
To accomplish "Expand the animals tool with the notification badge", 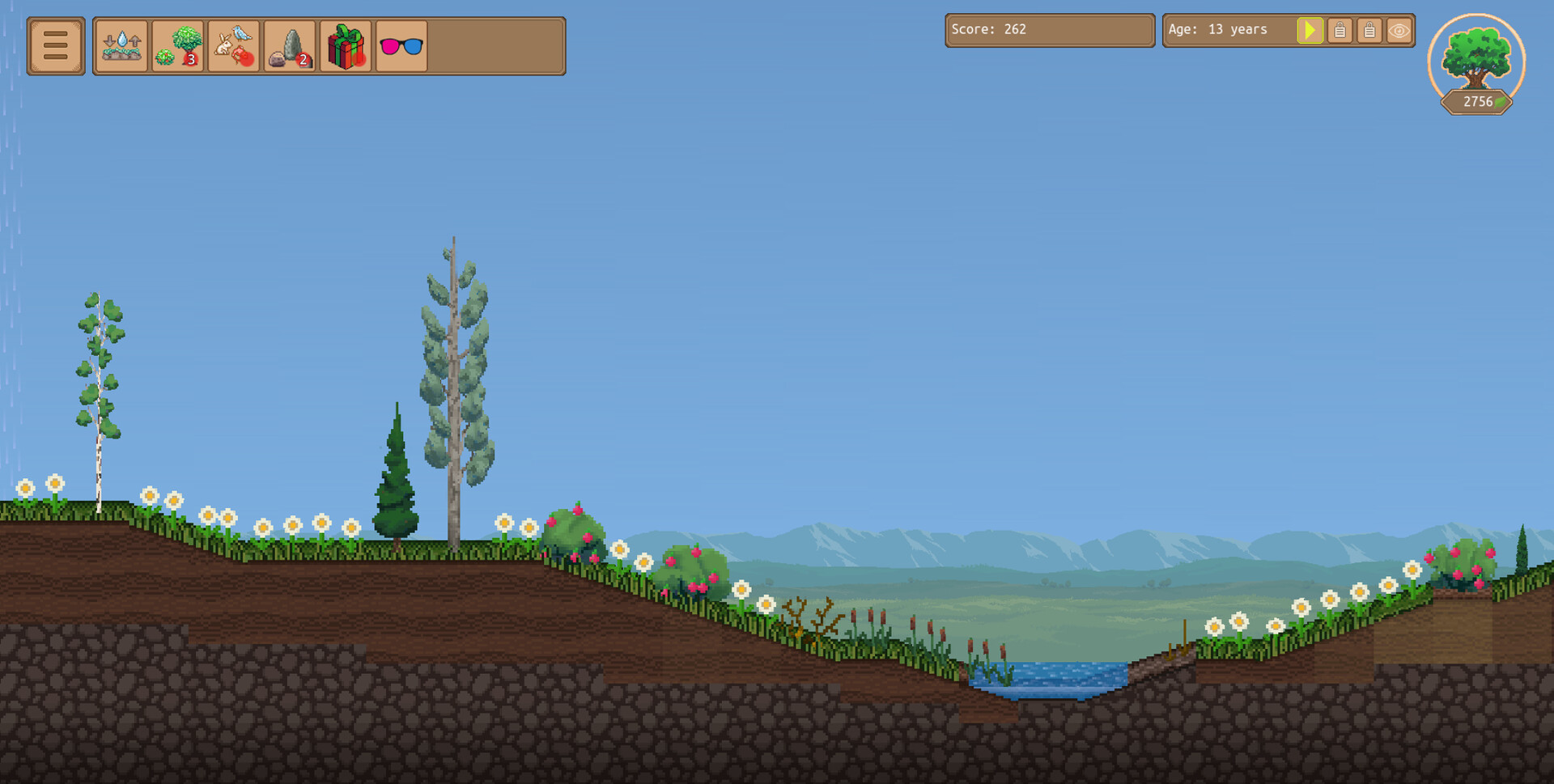I will click(233, 45).
